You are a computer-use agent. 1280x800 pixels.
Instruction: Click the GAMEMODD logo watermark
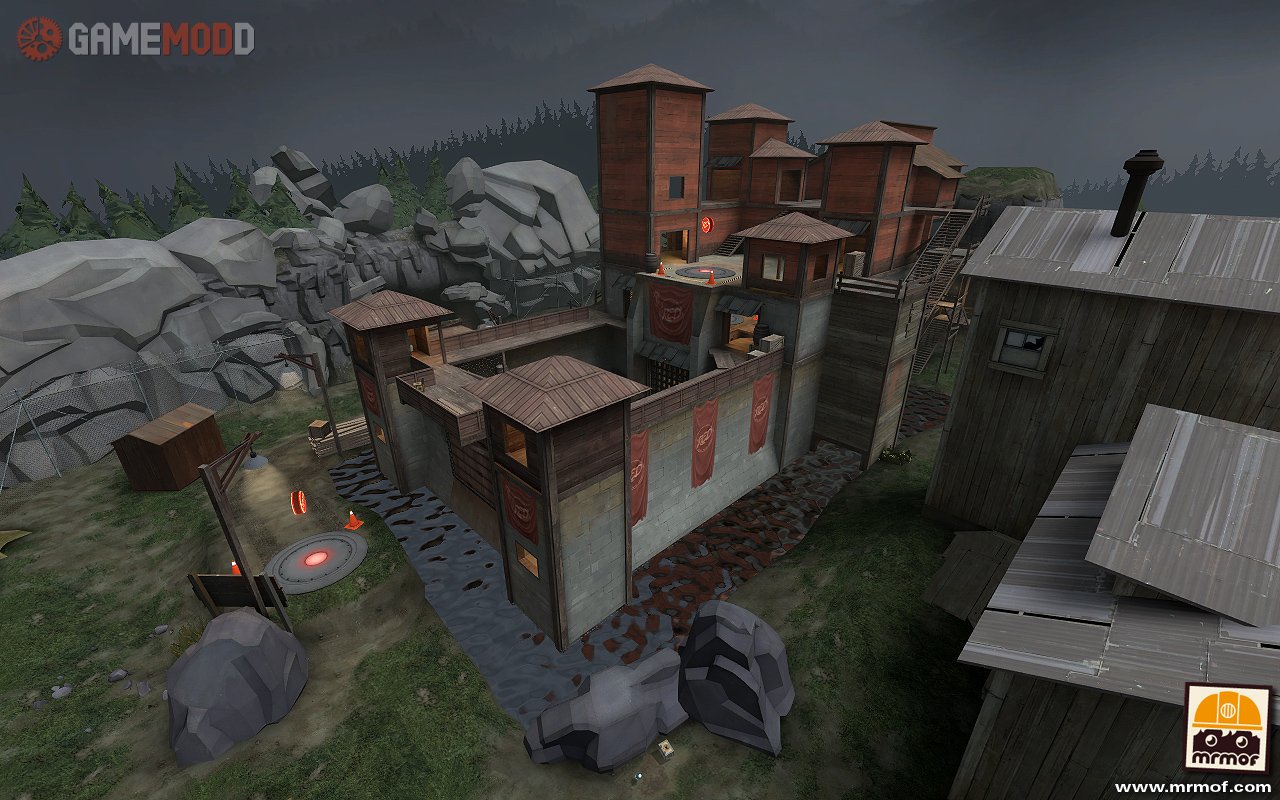point(136,39)
